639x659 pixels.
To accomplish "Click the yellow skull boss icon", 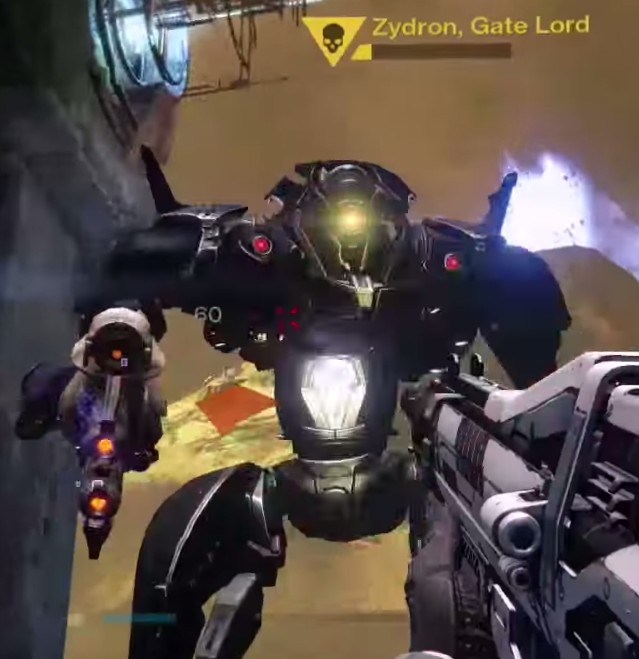I will [x=334, y=37].
